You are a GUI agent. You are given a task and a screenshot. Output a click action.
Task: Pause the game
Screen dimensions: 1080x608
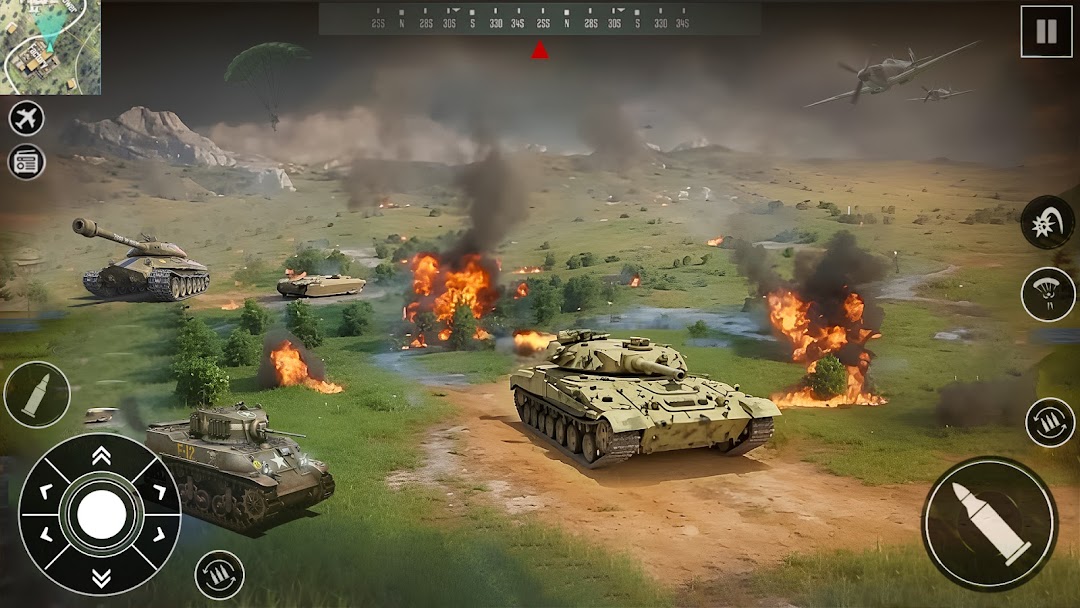[1045, 32]
